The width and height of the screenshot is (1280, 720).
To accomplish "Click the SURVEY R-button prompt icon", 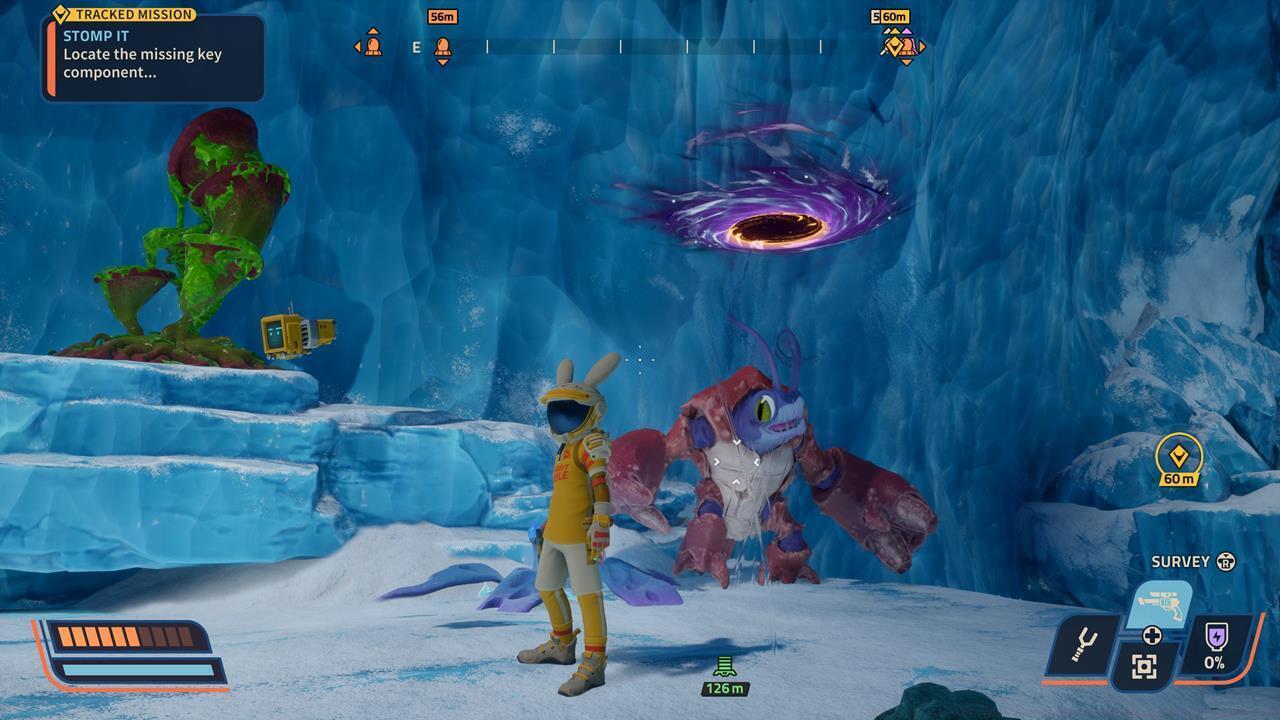I will [1227, 561].
